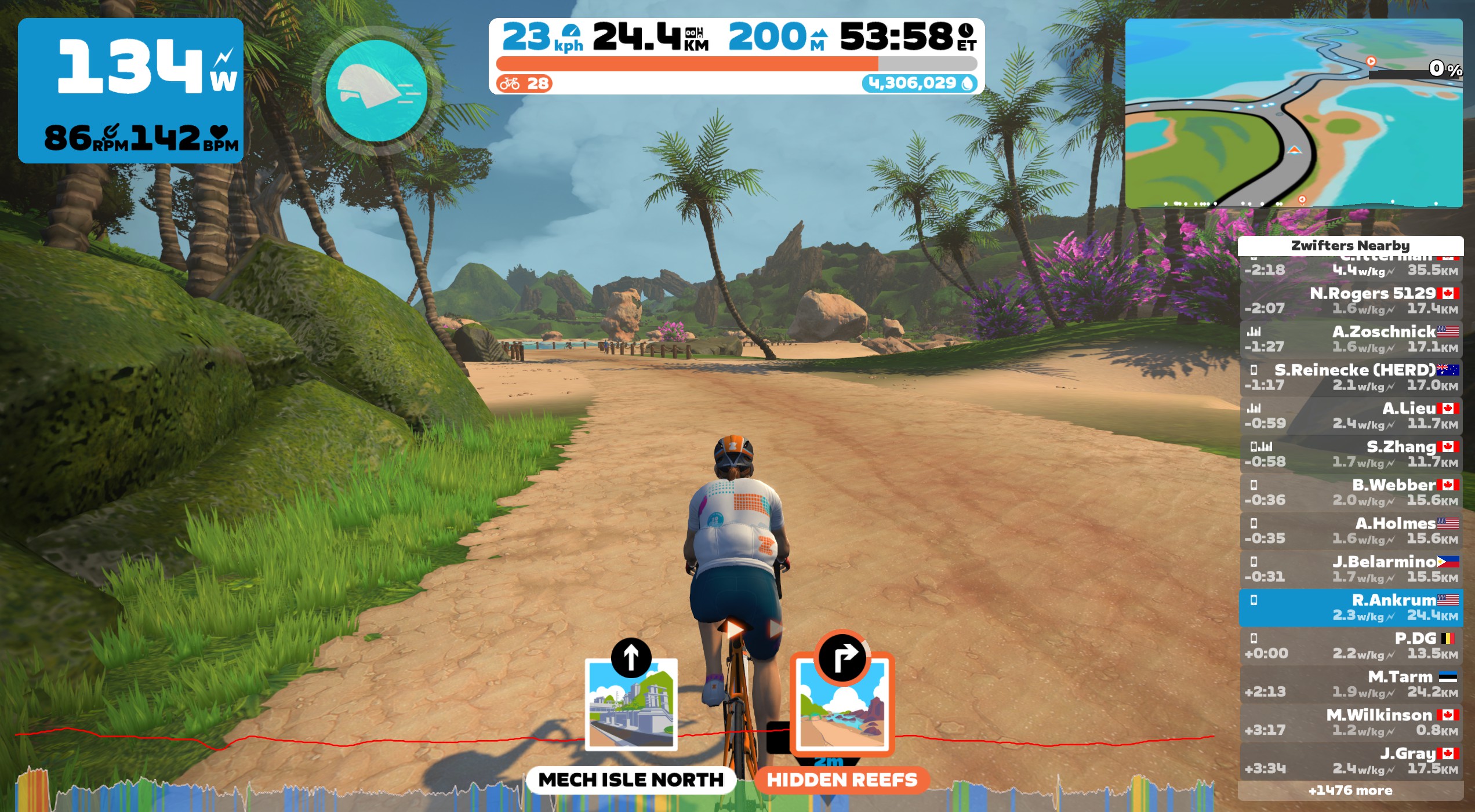The height and width of the screenshot is (812, 1475).
Task: Select A.Zoschnick from Zwifters Nearby
Action: tap(1350, 338)
